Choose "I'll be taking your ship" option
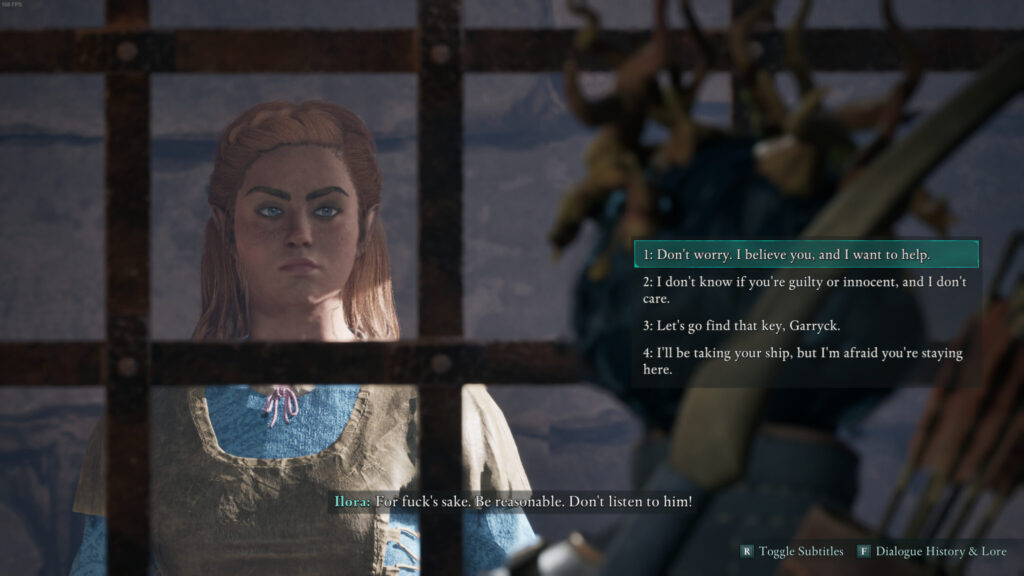This screenshot has height=576, width=1024. coord(803,361)
